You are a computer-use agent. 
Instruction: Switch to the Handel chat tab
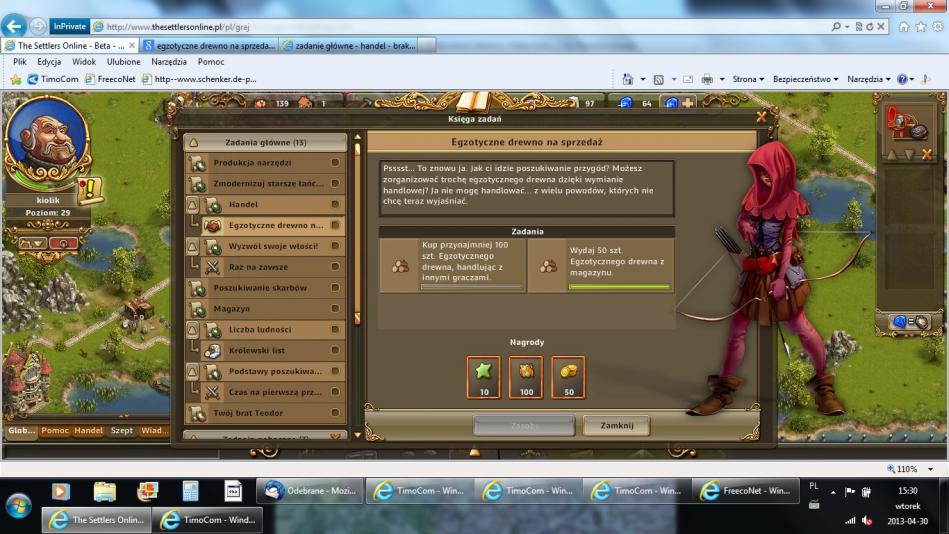click(89, 431)
